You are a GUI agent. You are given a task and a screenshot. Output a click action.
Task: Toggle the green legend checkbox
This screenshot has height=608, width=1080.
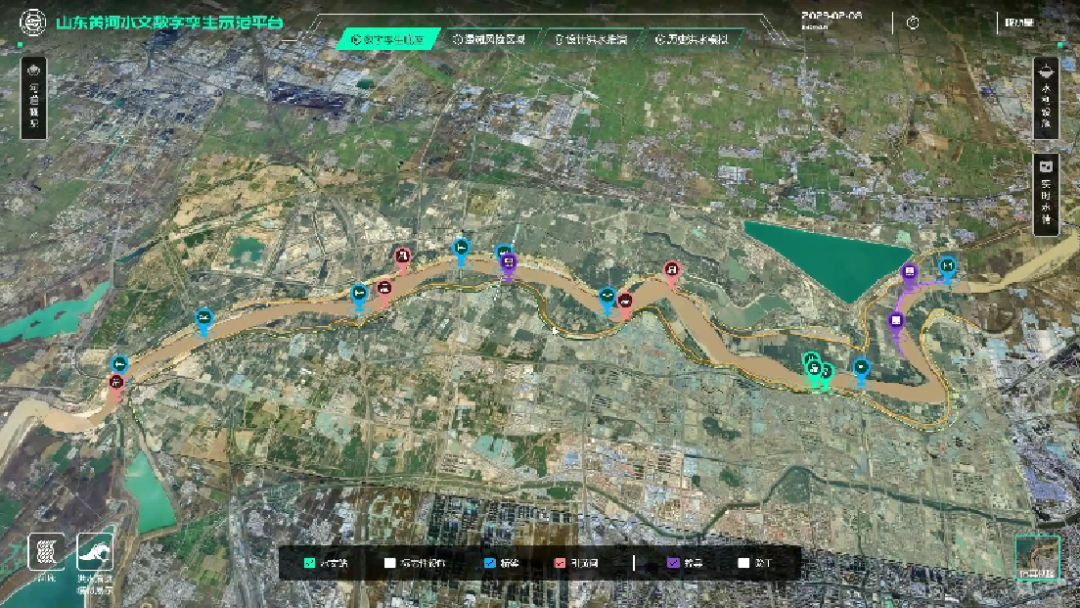(310, 563)
